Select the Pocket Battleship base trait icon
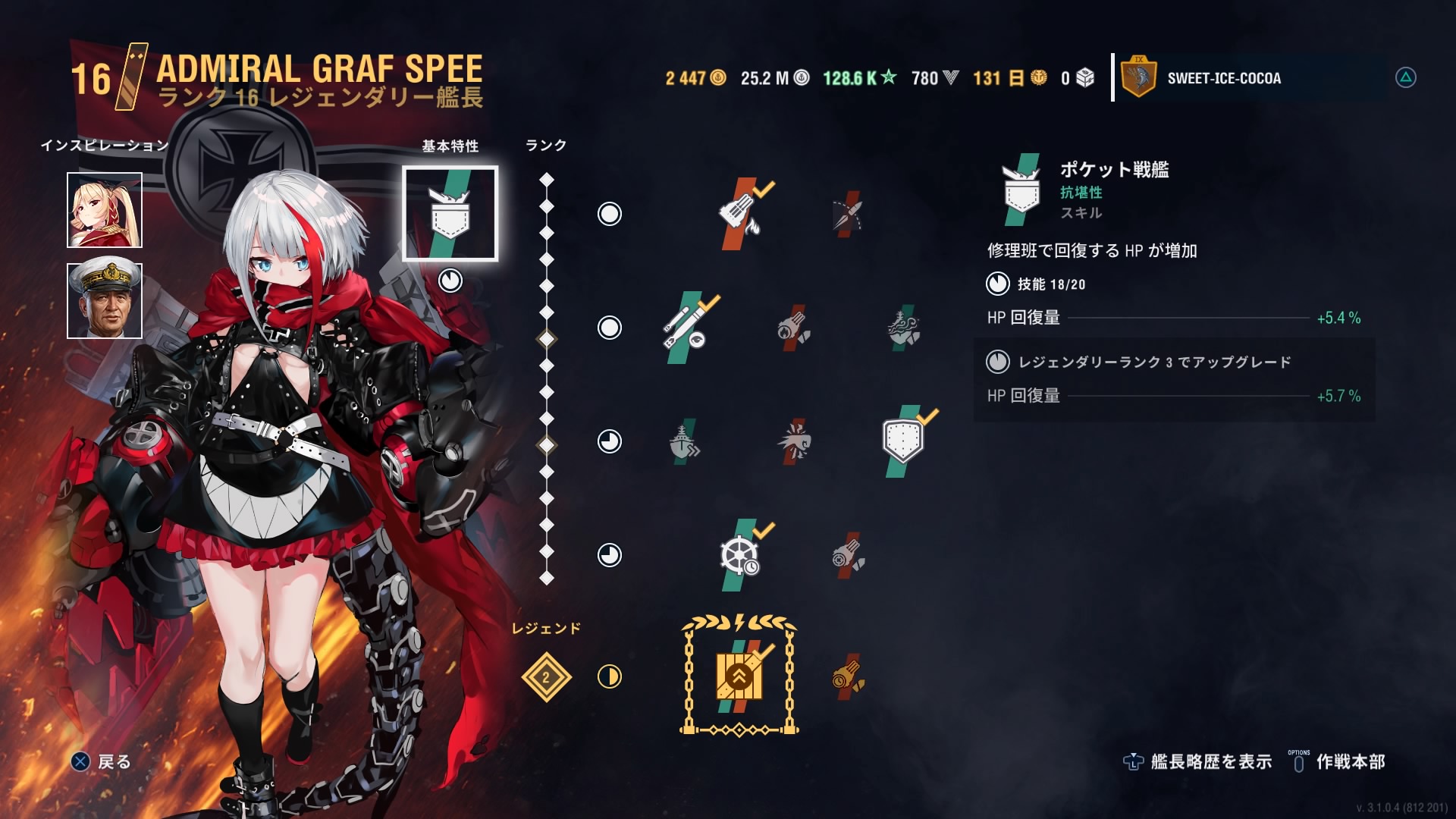 click(450, 214)
